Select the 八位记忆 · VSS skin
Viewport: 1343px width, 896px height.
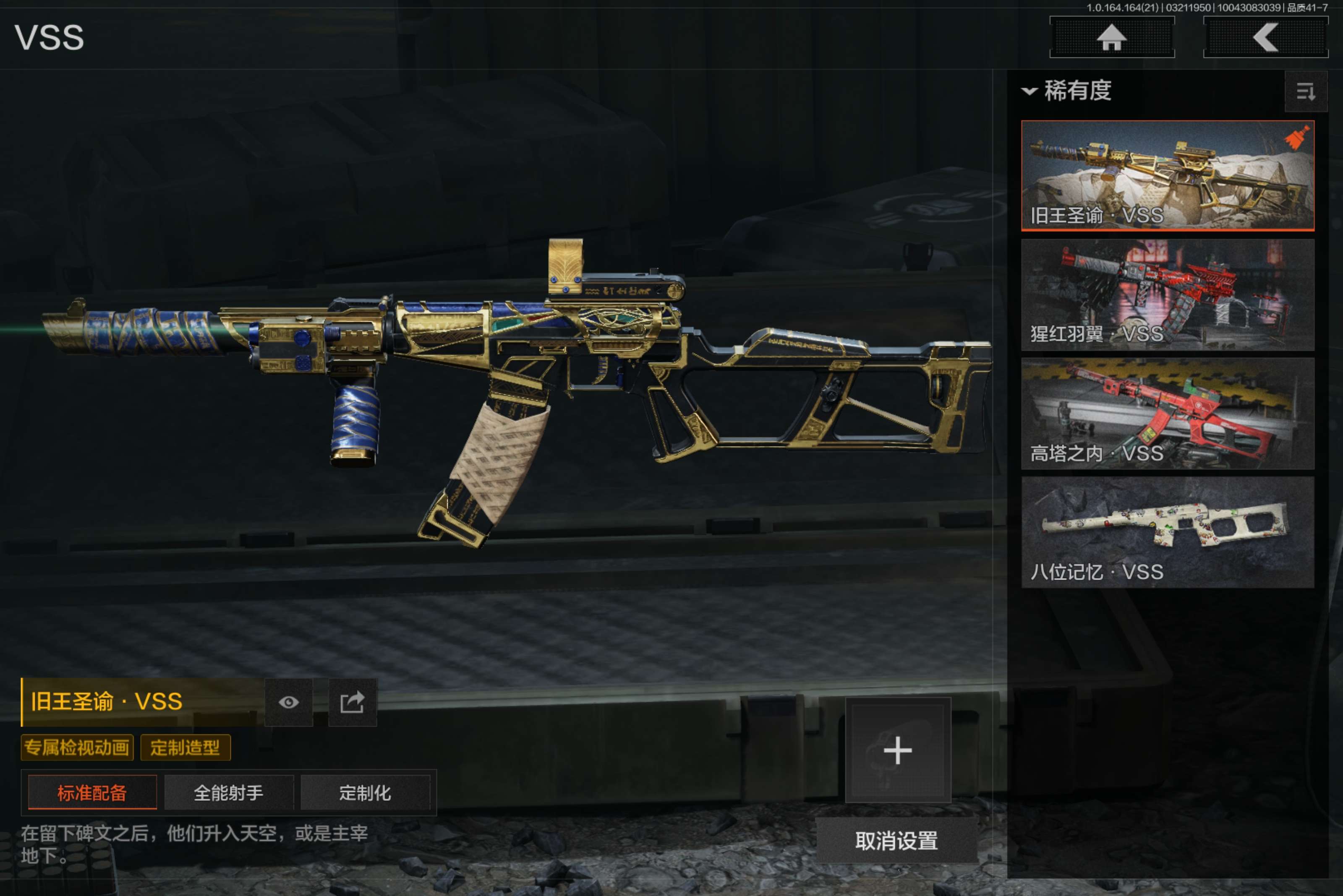pyautogui.click(x=1167, y=533)
